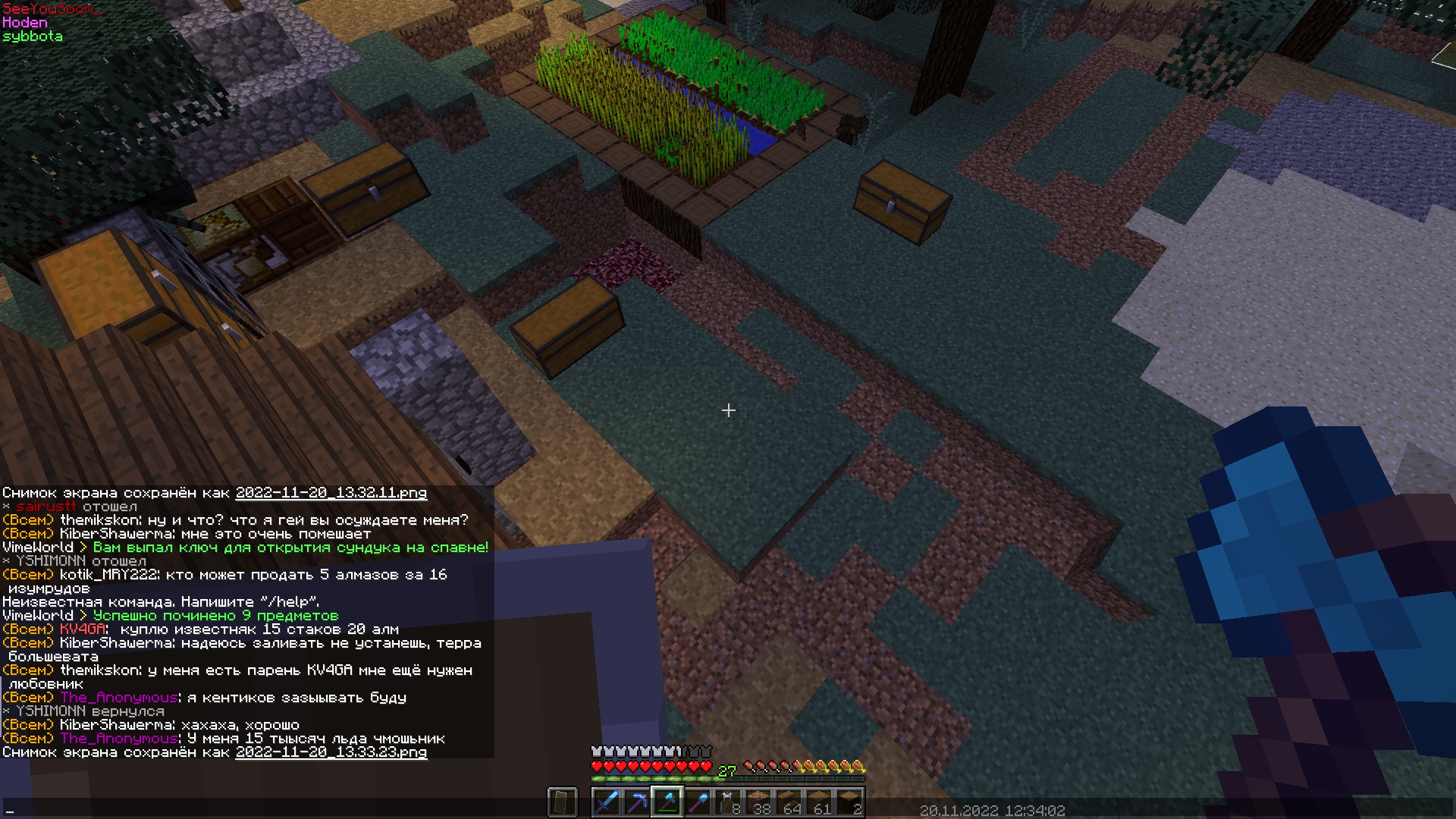Viewport: 1456px width, 819px height.
Task: Click the offhand shield slot
Action: [x=562, y=802]
